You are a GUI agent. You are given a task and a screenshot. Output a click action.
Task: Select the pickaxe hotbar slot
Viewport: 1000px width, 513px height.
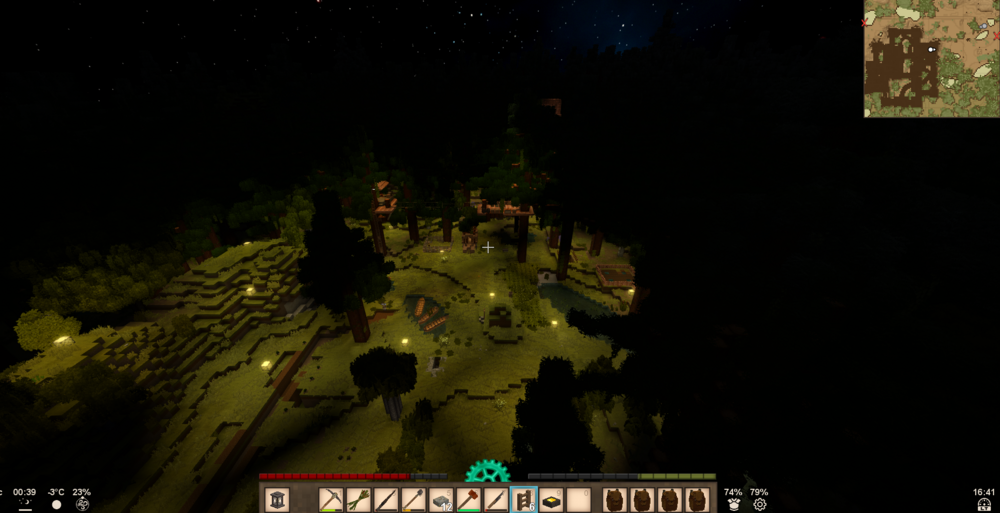click(332, 499)
